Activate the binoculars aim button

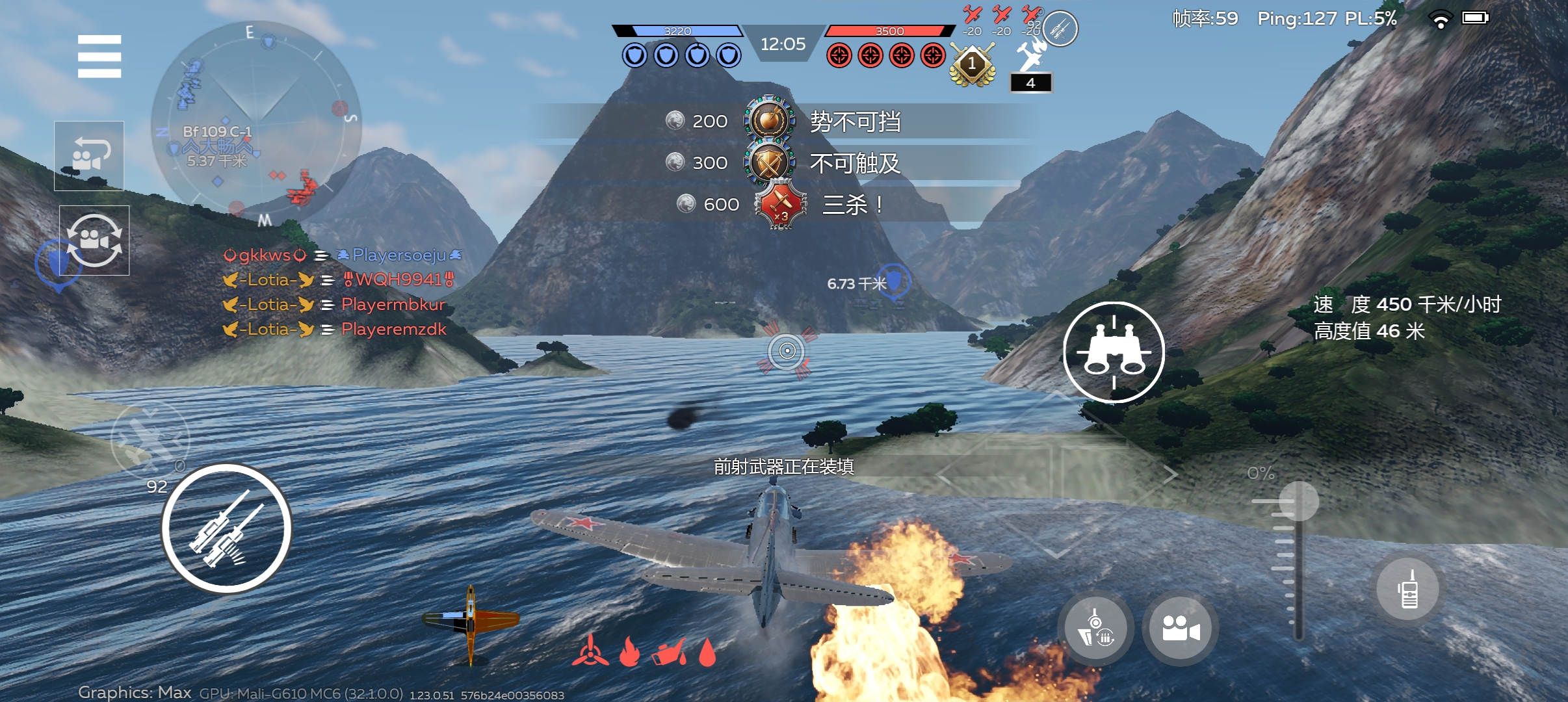tap(1114, 352)
